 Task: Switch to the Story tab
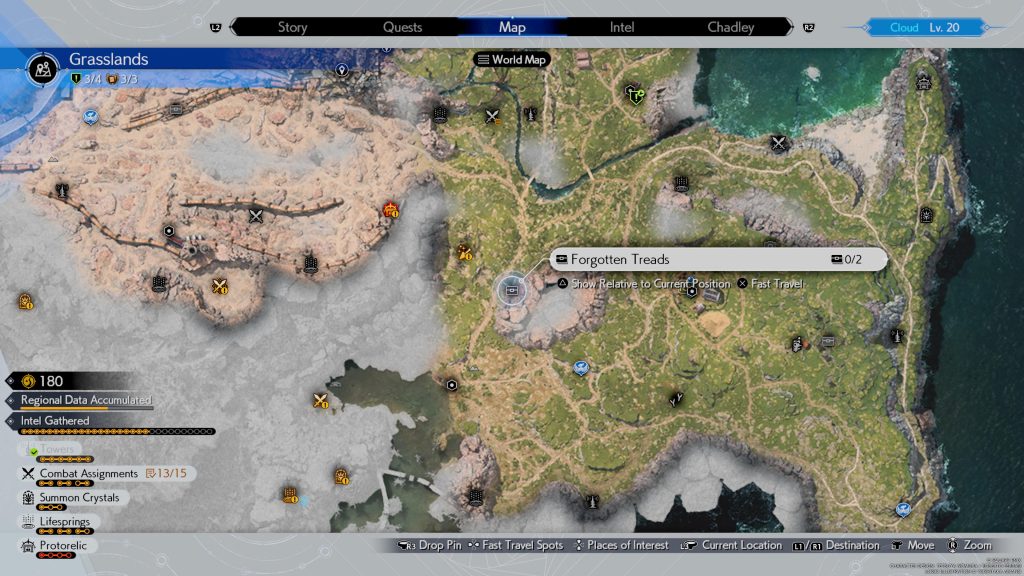292,27
